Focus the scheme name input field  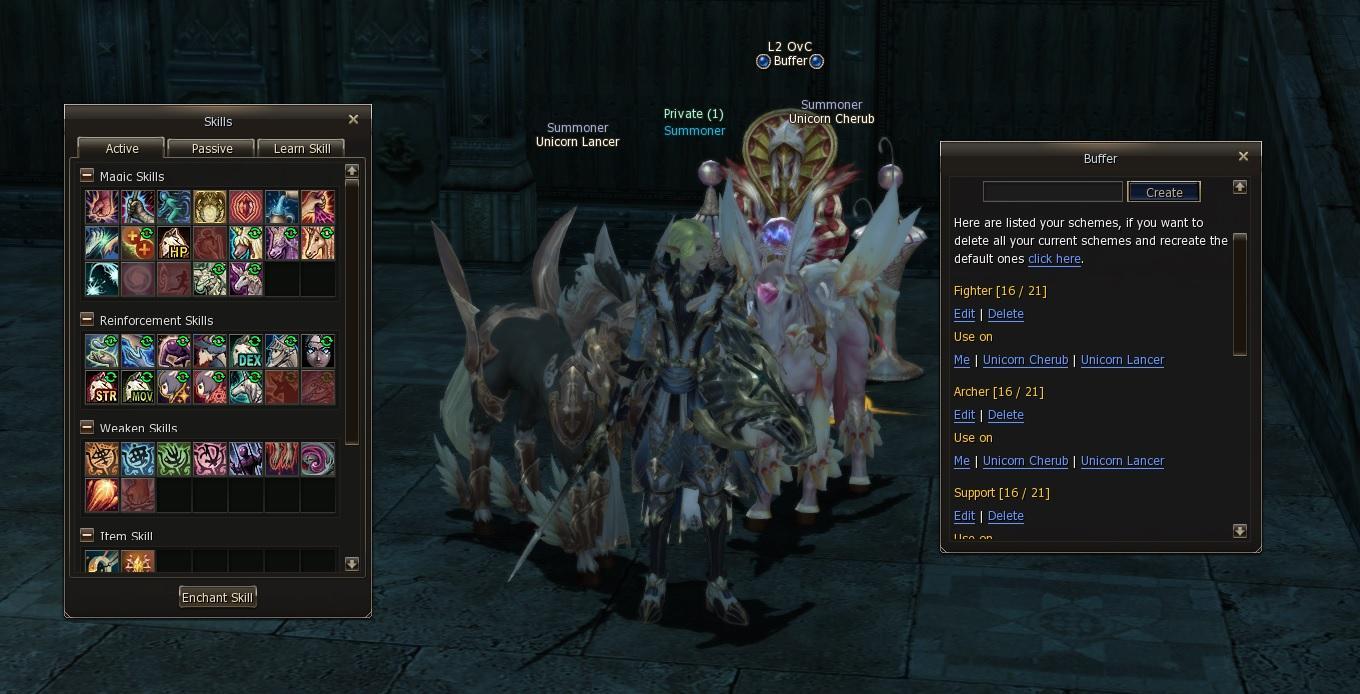1052,192
